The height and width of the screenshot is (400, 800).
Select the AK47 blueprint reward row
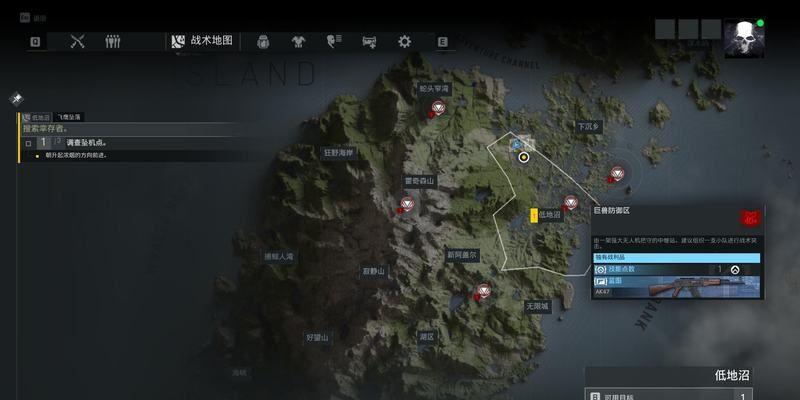[676, 286]
